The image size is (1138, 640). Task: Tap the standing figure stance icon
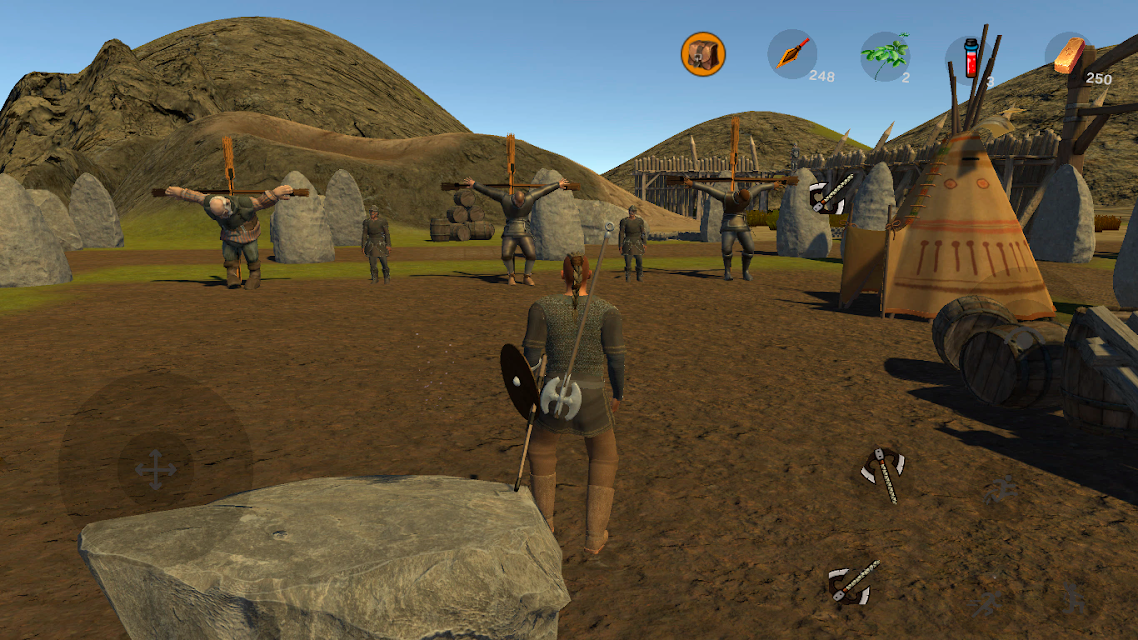coord(1074,596)
